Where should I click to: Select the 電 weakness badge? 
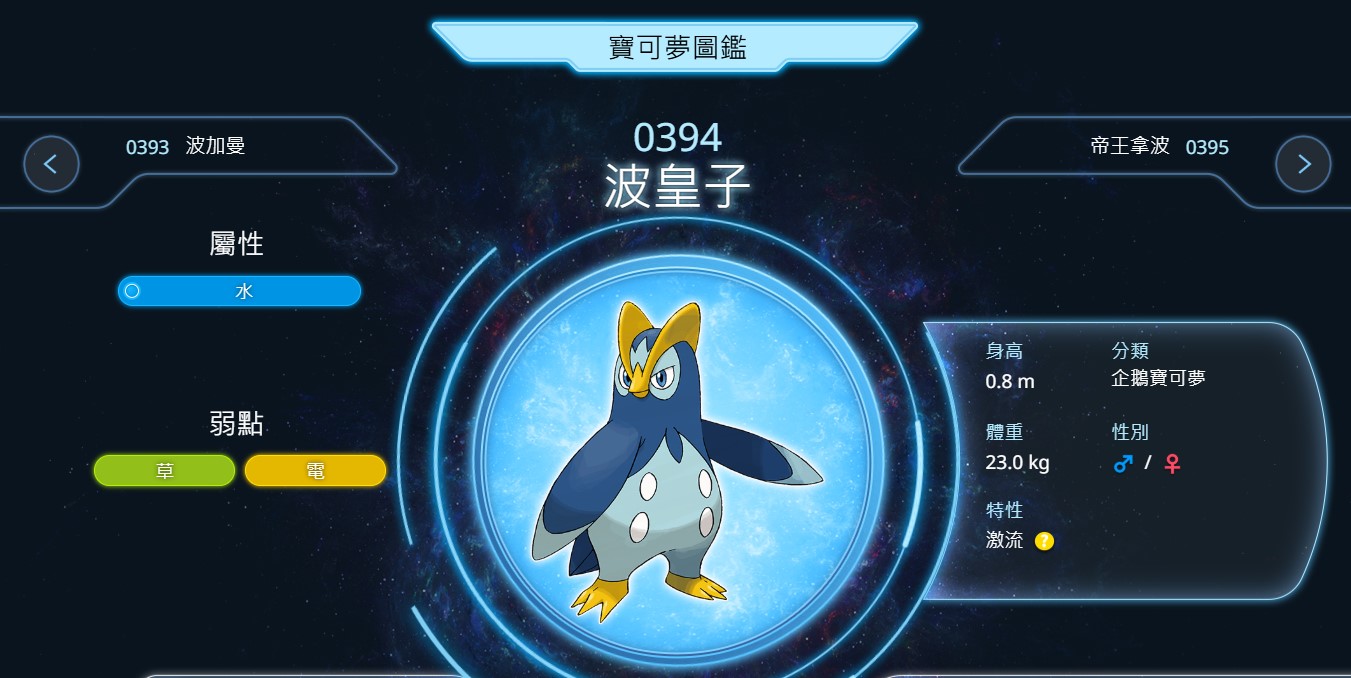click(315, 470)
